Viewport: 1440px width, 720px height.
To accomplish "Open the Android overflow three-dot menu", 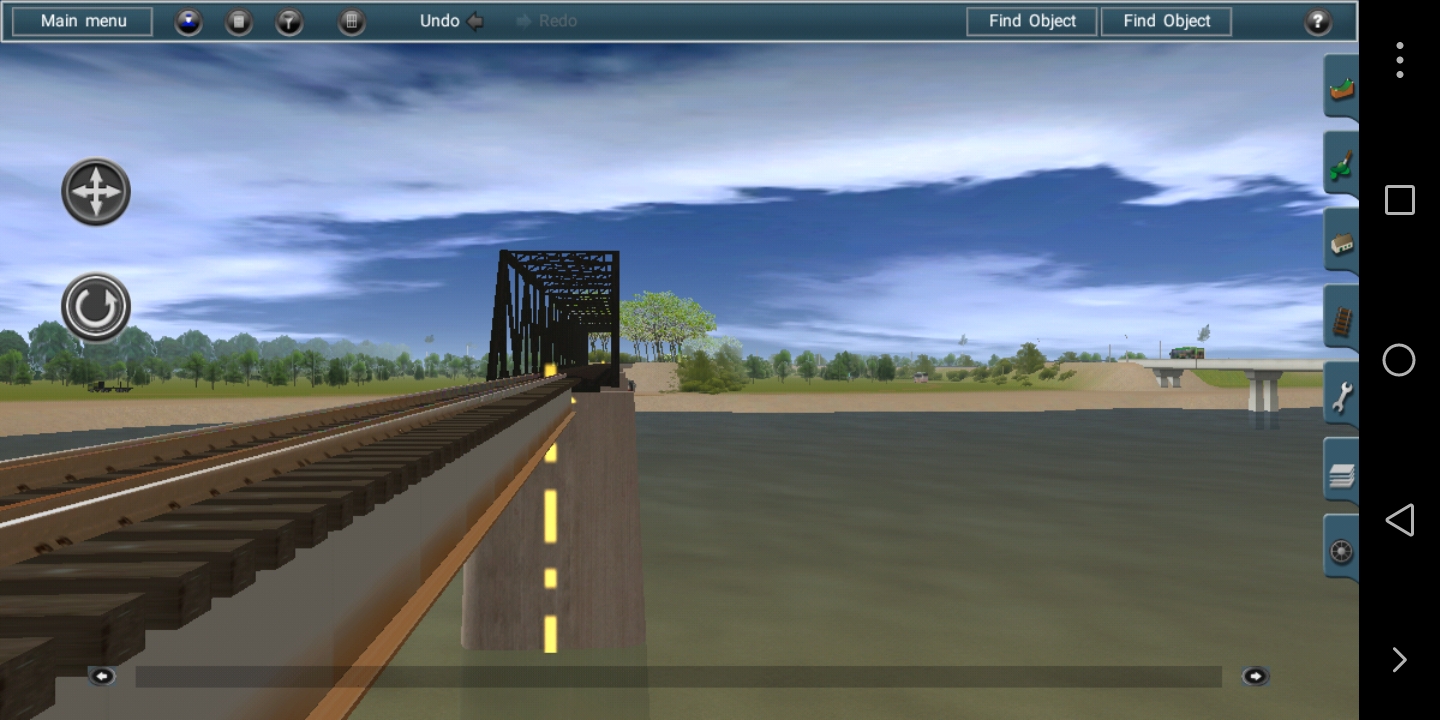I will tap(1399, 59).
